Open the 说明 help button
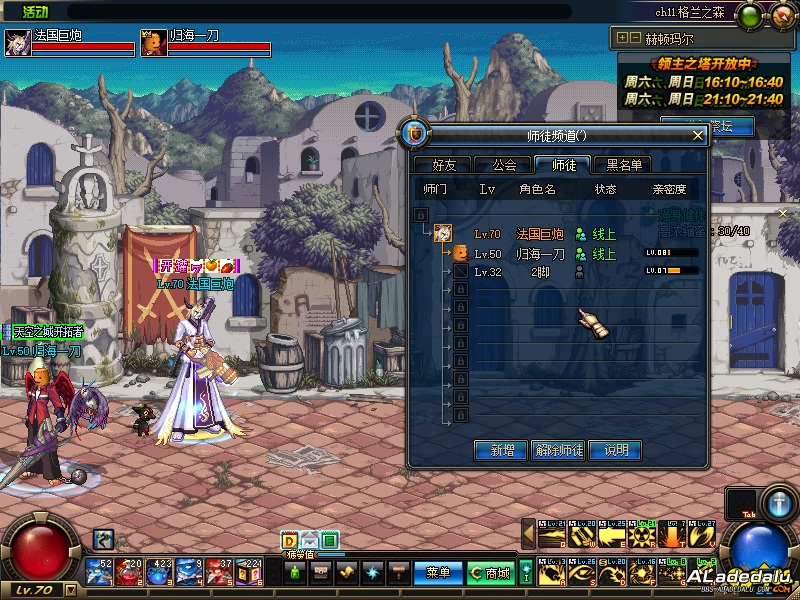 click(x=615, y=451)
